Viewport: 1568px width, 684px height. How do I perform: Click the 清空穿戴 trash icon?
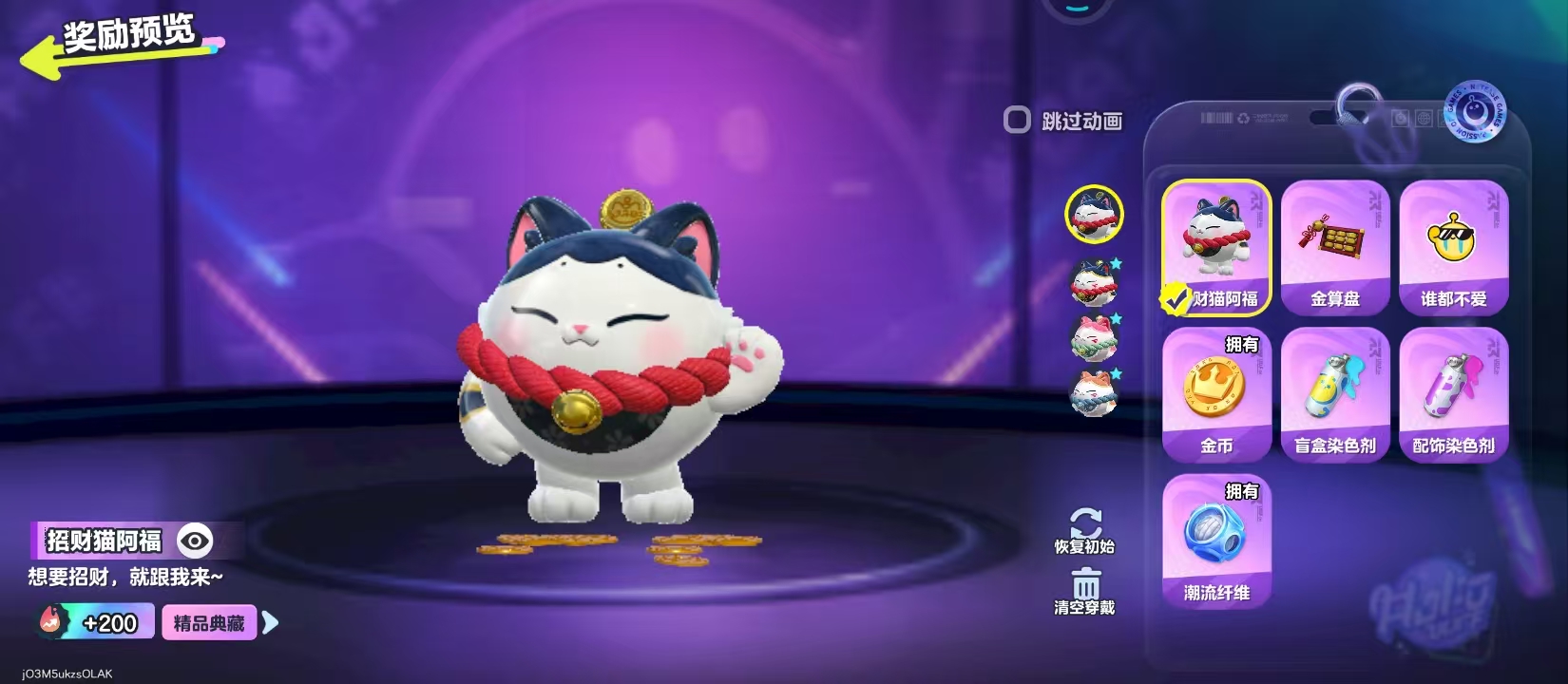click(1088, 584)
